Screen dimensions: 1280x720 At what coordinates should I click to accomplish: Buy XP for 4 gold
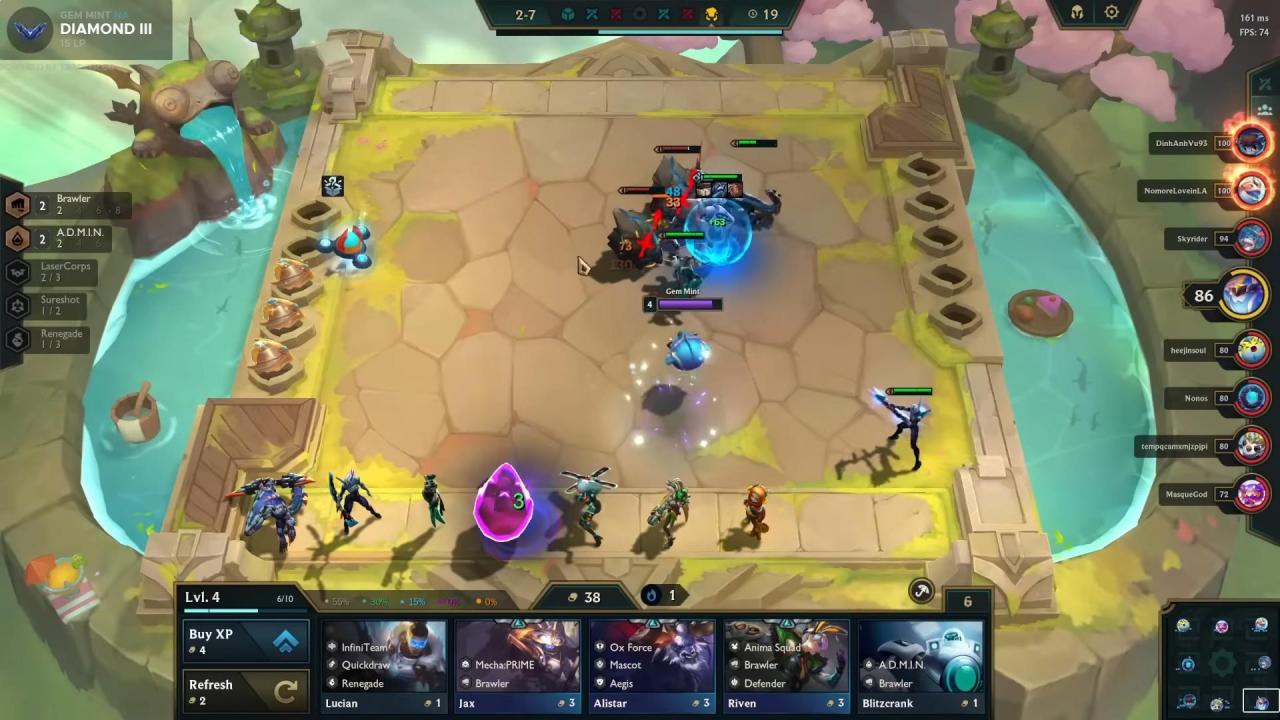245,641
